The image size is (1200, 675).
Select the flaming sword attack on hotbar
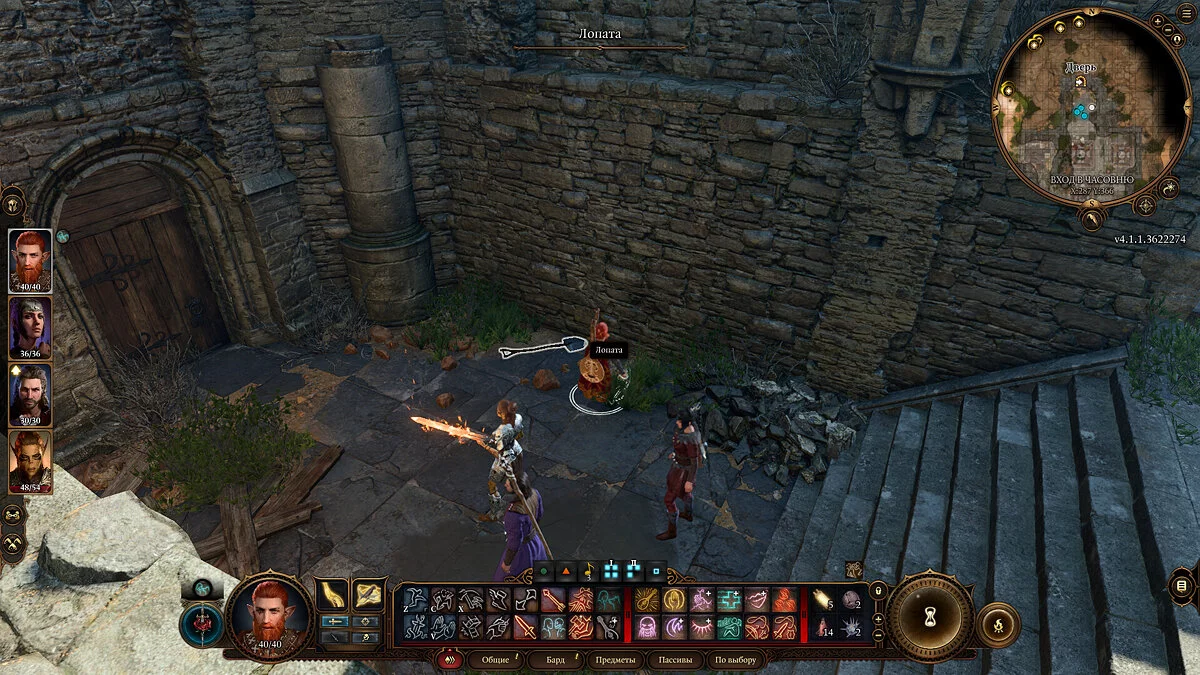[526, 627]
